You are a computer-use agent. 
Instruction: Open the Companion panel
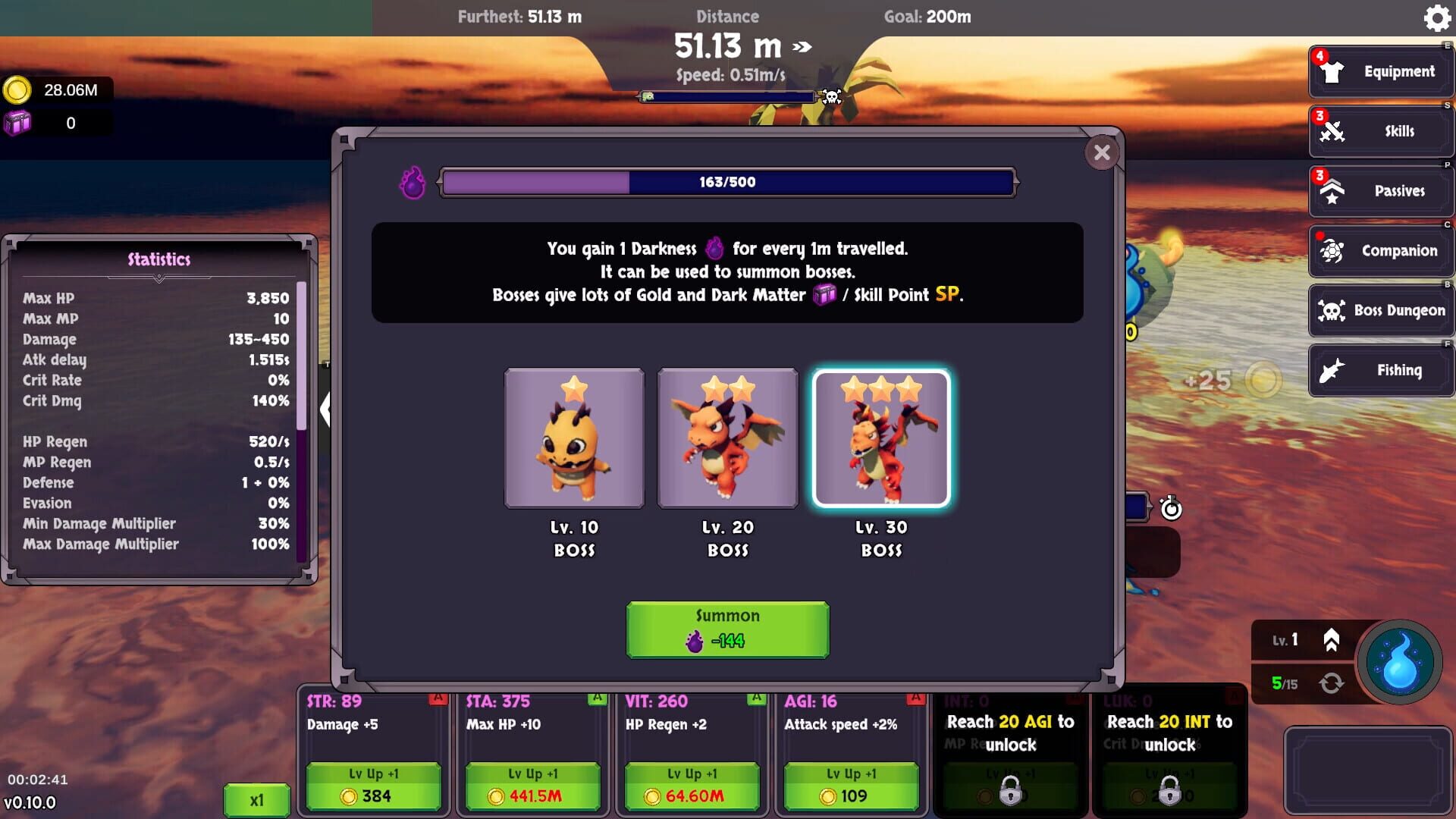point(1380,250)
